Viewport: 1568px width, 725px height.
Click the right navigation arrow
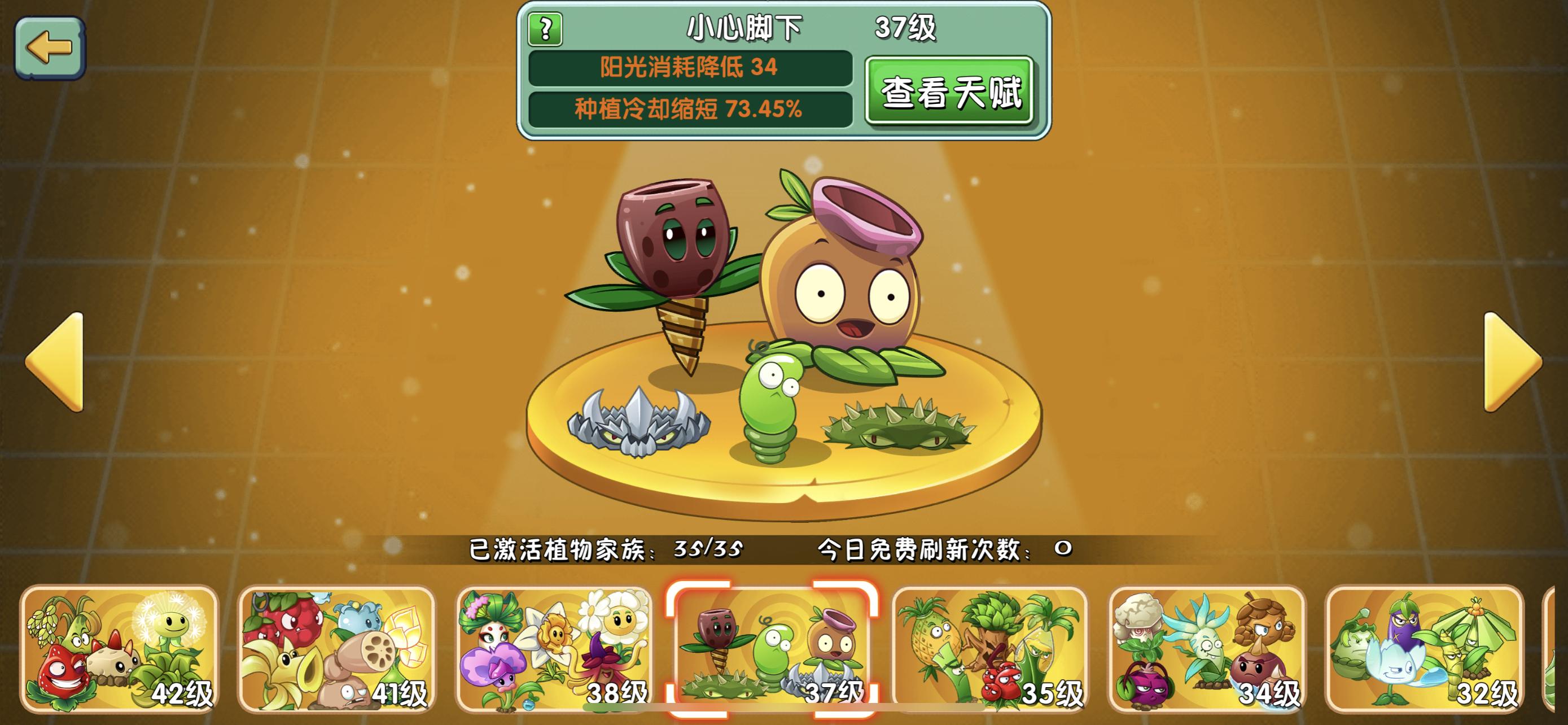click(1506, 362)
